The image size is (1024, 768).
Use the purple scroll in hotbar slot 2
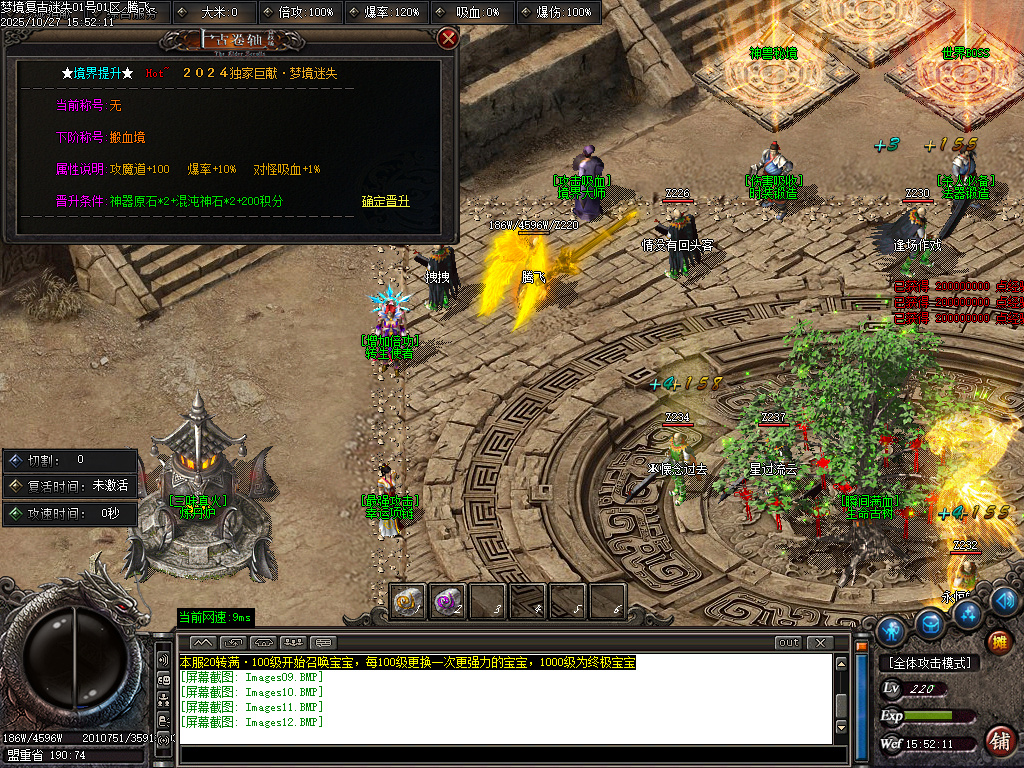[447, 601]
